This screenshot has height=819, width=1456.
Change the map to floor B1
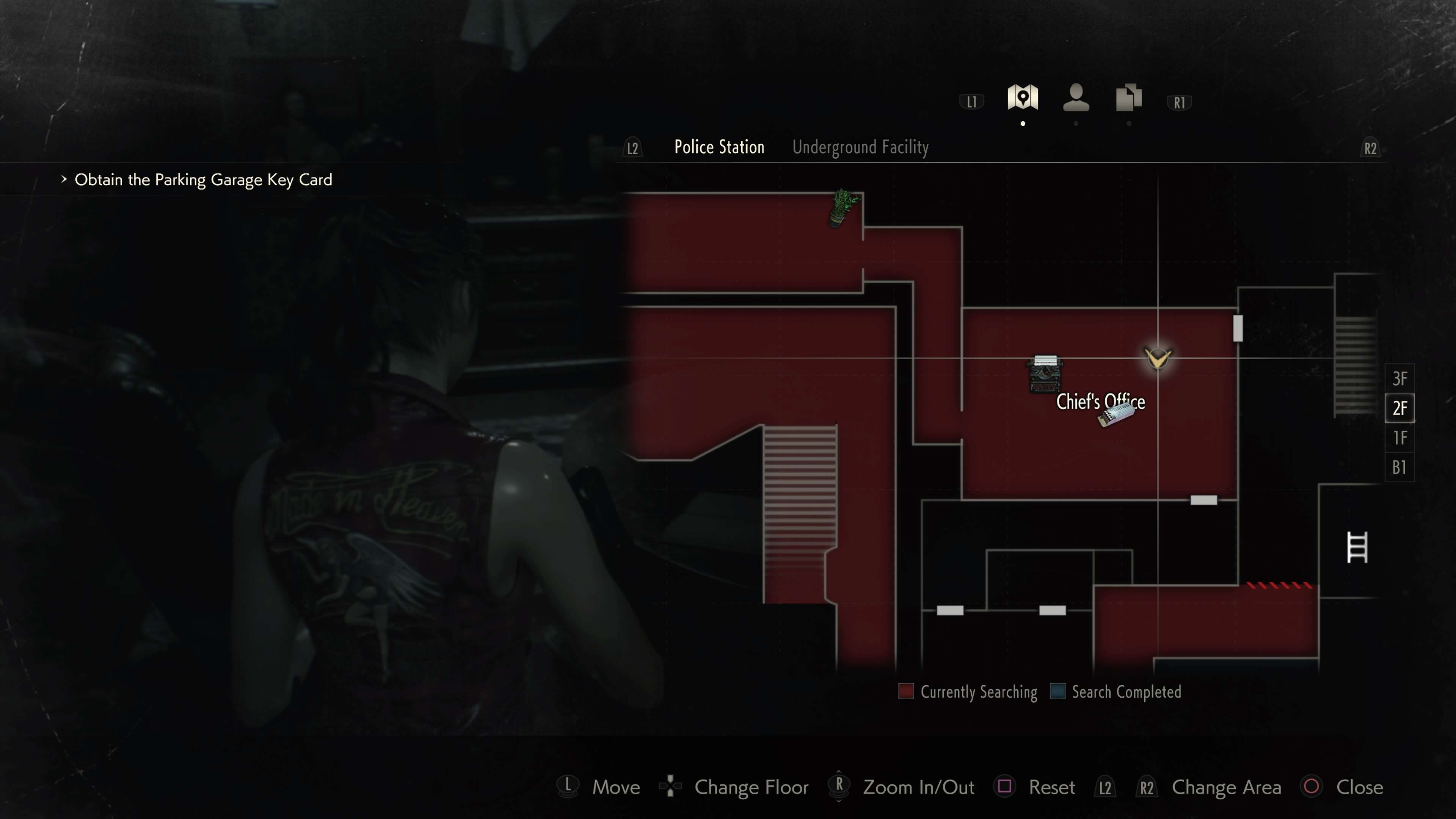pyautogui.click(x=1400, y=468)
